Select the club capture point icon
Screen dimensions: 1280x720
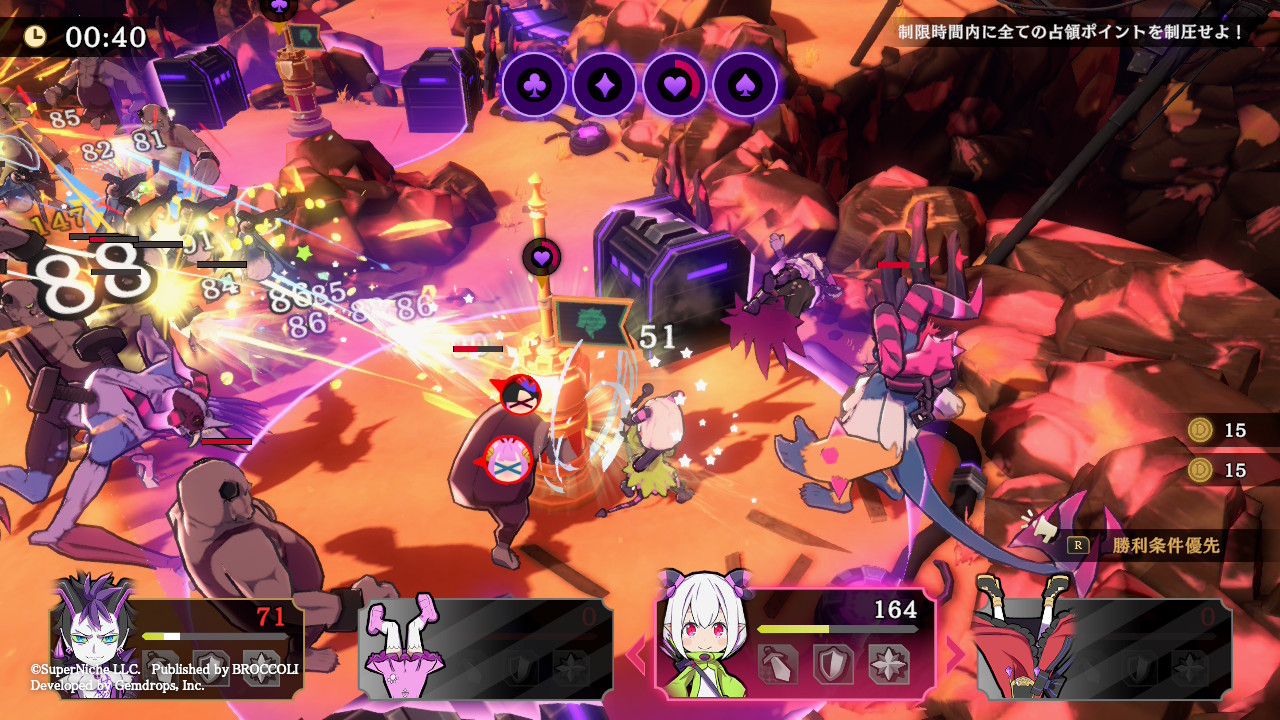click(534, 85)
